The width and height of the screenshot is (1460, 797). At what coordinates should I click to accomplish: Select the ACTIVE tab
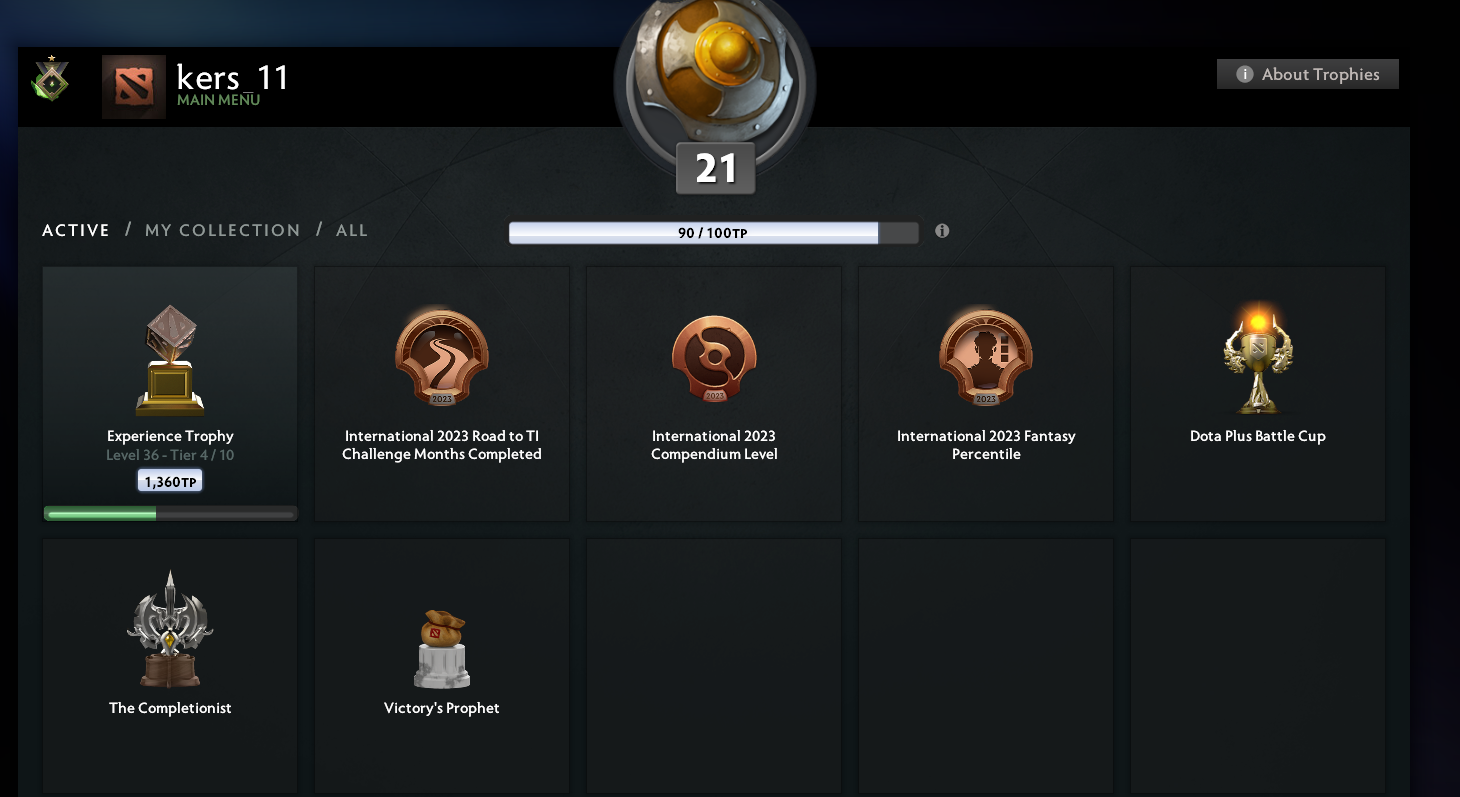[75, 230]
